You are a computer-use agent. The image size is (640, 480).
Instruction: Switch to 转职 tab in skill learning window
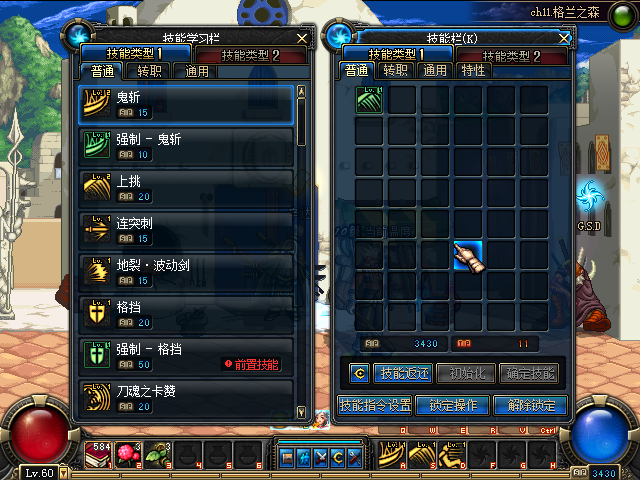(149, 71)
